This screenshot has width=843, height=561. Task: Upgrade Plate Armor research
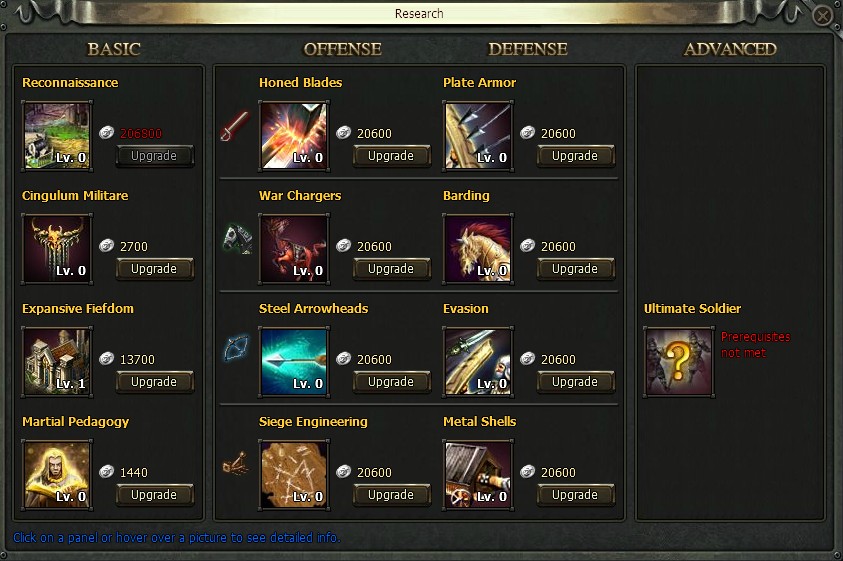tap(575, 156)
